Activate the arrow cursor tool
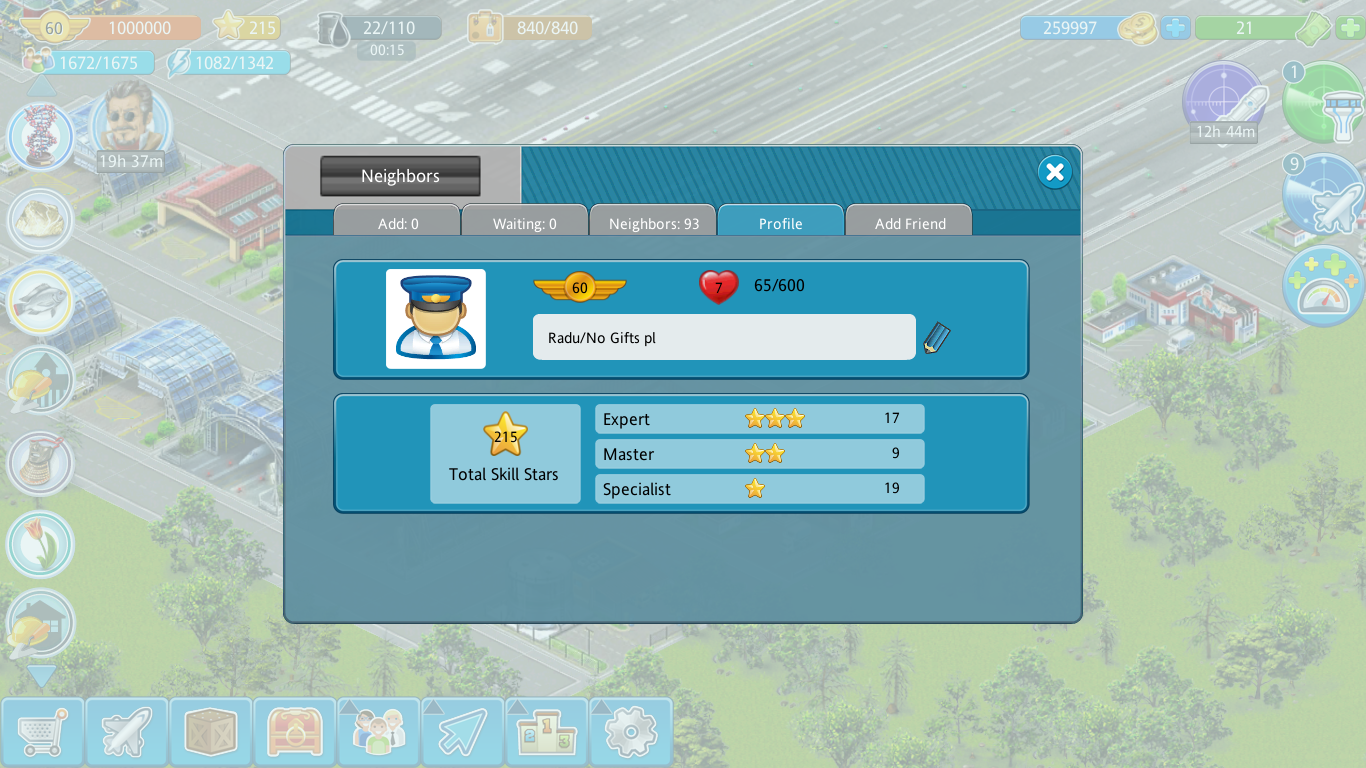This screenshot has height=768, width=1366. tap(462, 733)
